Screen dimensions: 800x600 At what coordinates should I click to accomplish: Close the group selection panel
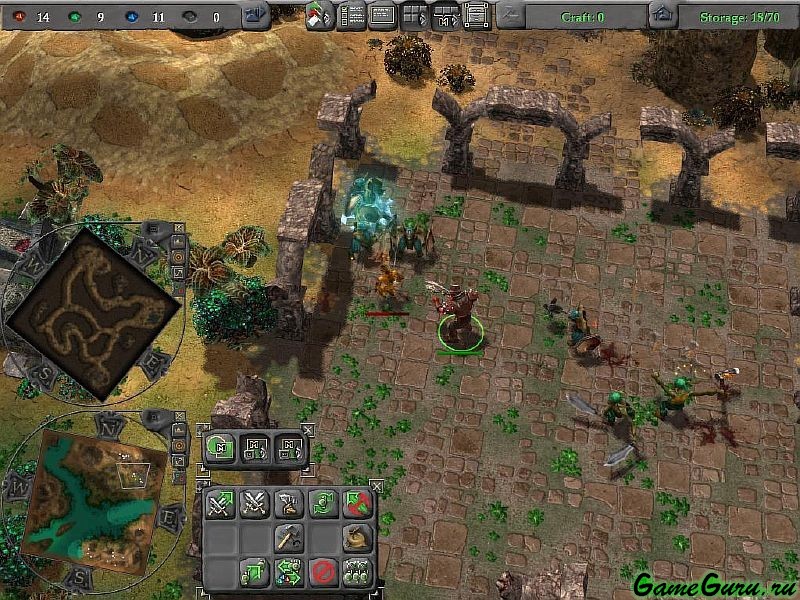coord(307,430)
